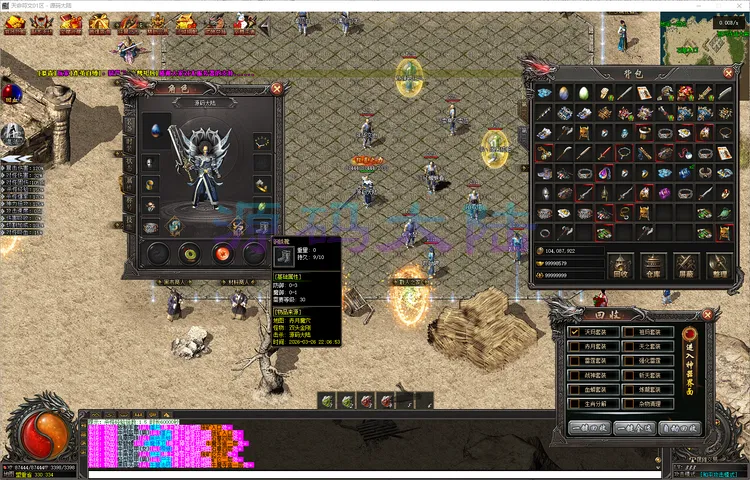Click the 回收 button in the bag
Image resolution: width=750 pixels, height=480 pixels.
click(x=621, y=264)
